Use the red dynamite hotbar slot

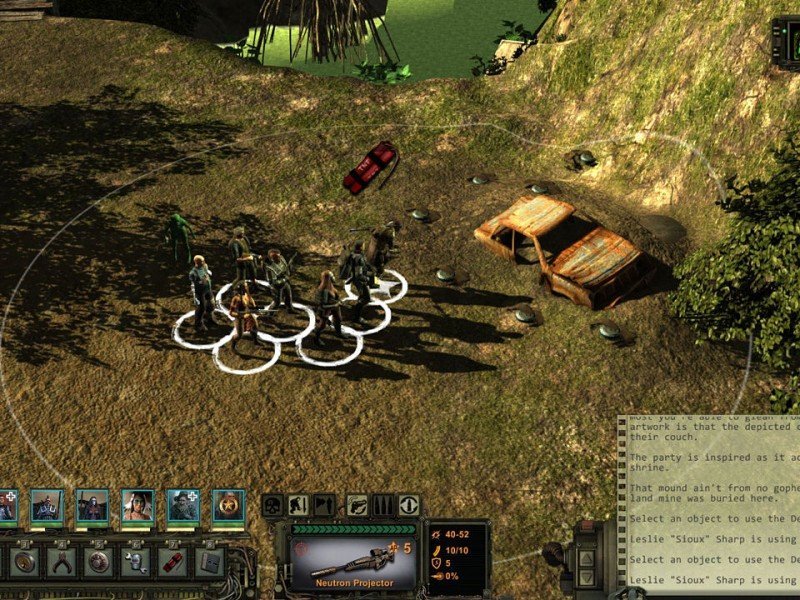pyautogui.click(x=172, y=561)
